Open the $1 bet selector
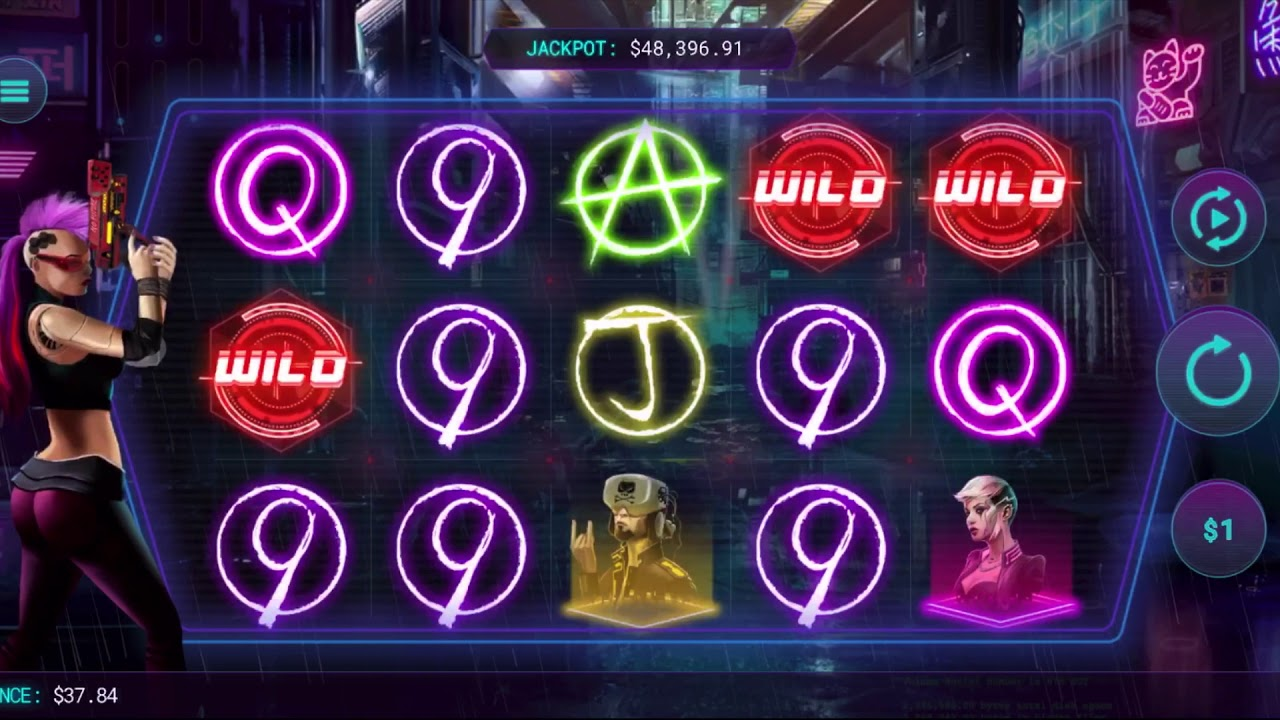Image resolution: width=1280 pixels, height=720 pixels. click(1217, 530)
